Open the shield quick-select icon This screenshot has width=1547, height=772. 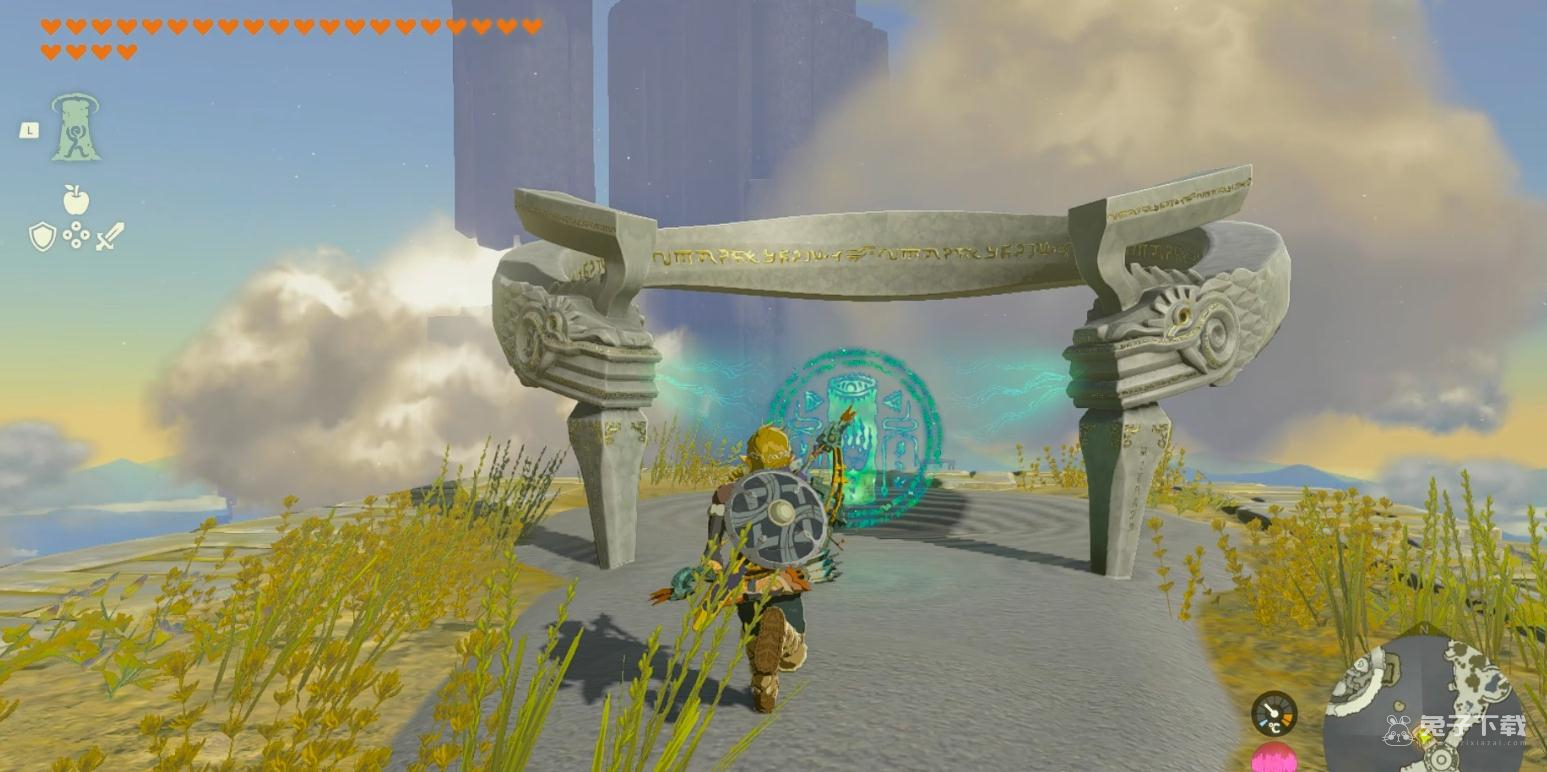click(42, 236)
